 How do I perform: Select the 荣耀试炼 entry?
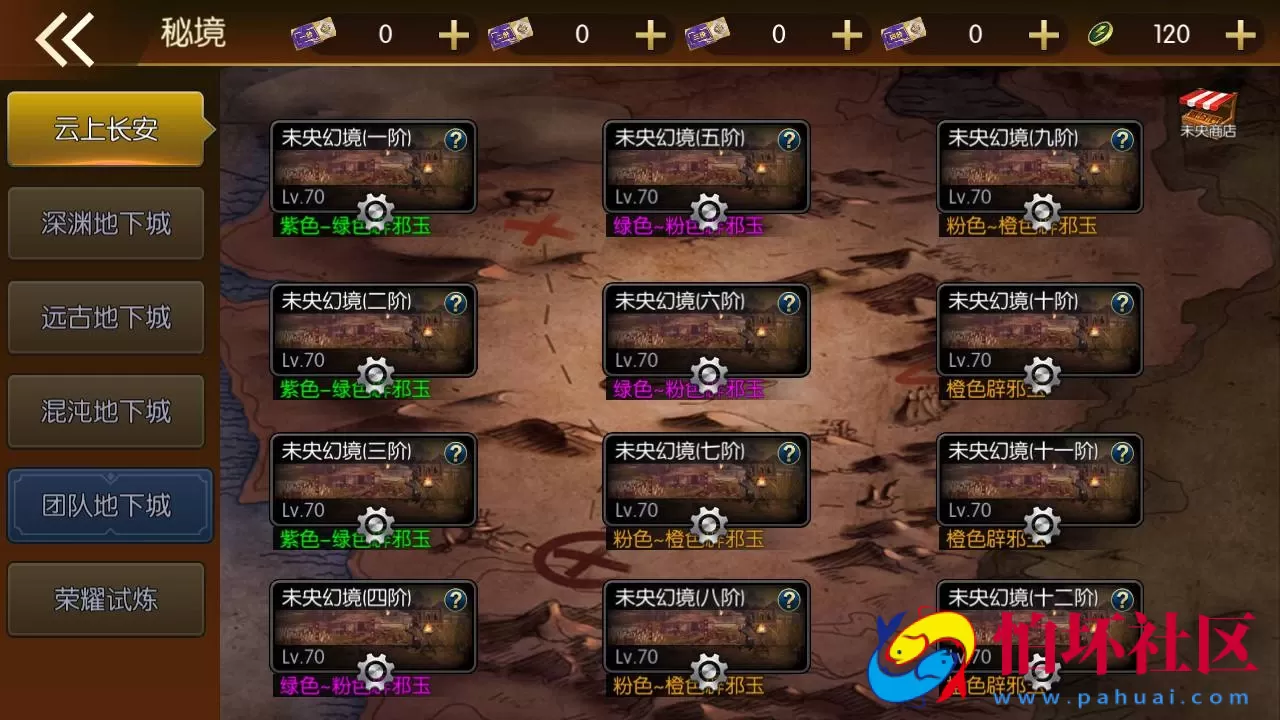click(x=106, y=598)
